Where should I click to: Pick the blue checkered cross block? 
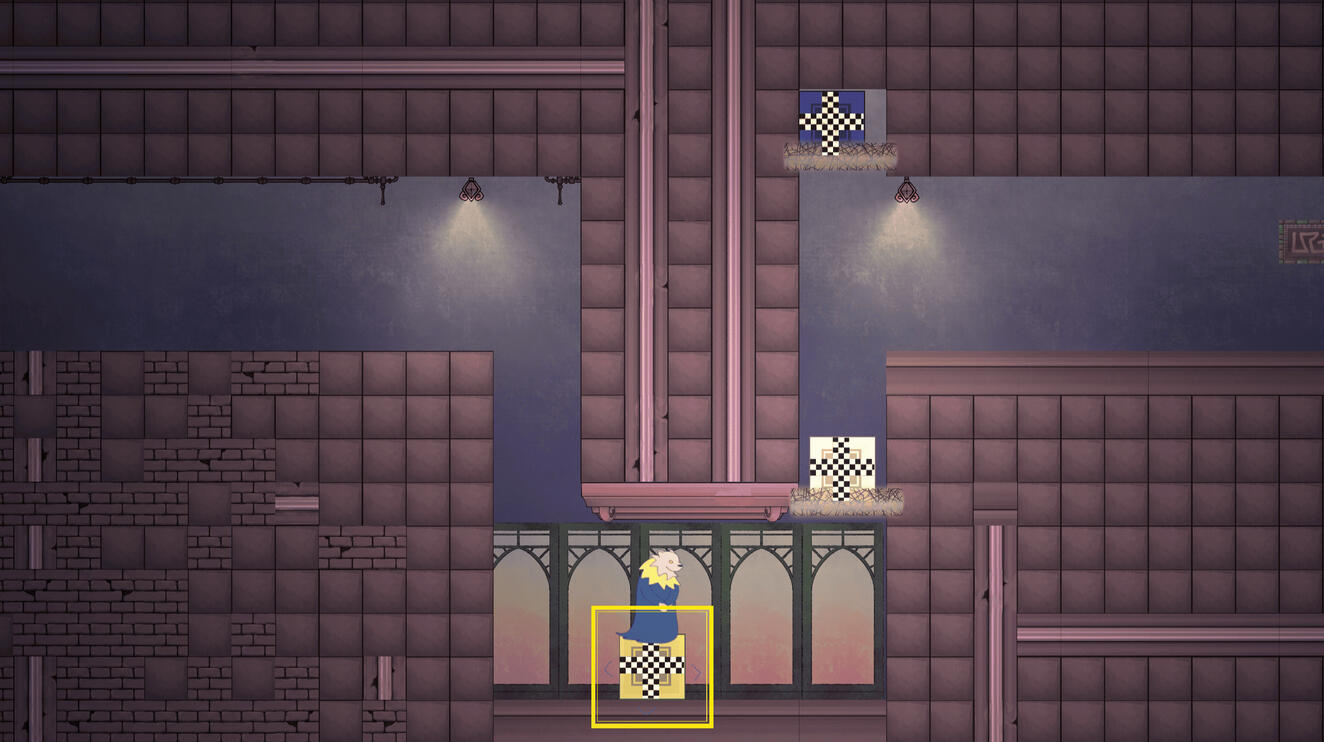[832, 121]
